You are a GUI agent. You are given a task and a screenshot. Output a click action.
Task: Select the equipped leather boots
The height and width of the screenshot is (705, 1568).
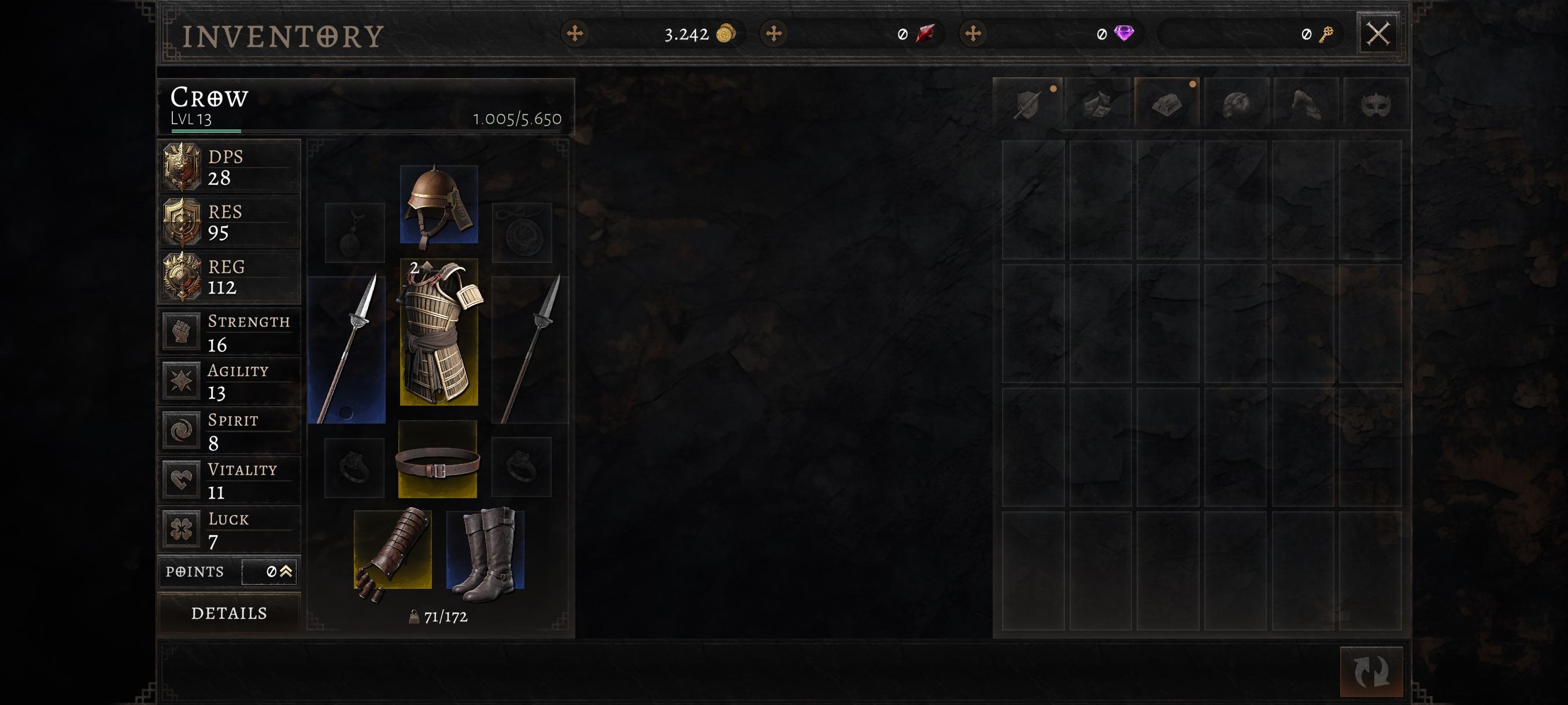pos(485,551)
